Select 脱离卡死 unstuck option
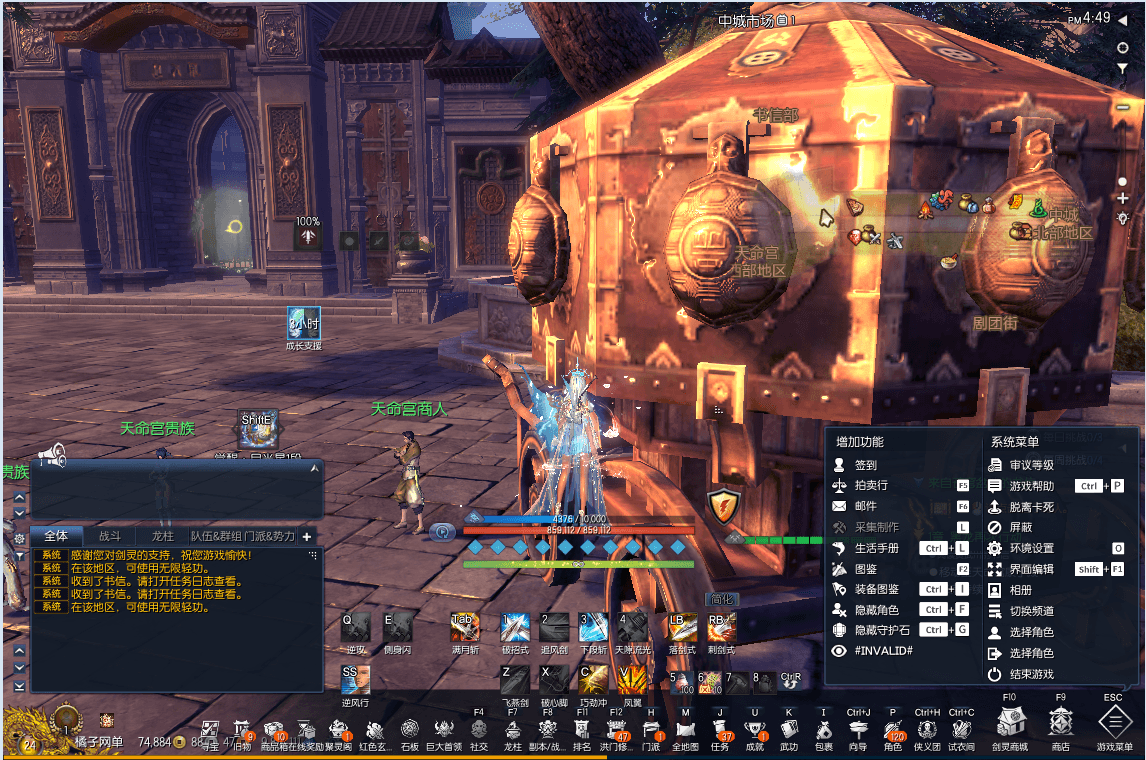Viewport: 1146px width, 760px height. (x=1031, y=507)
